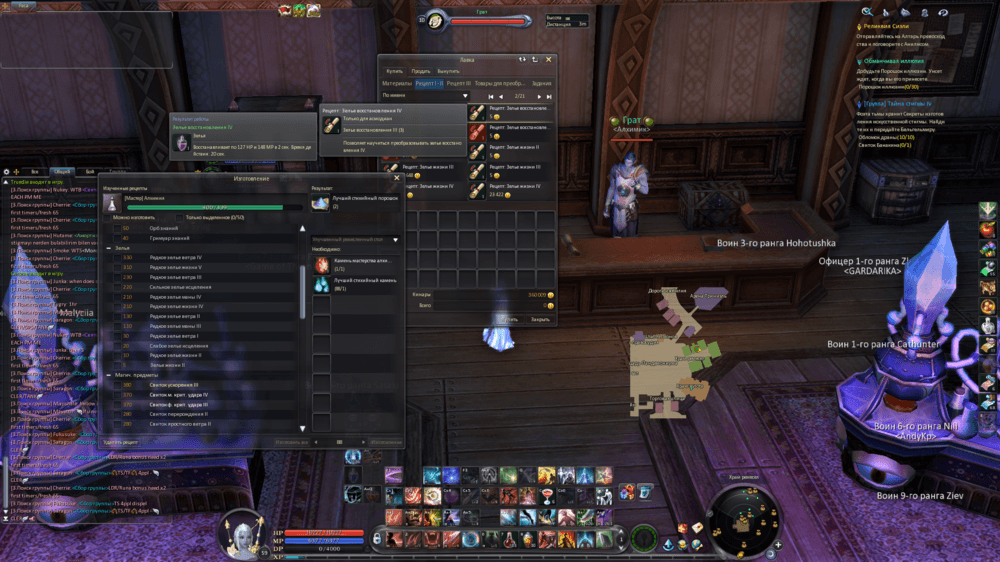Screen dimensions: 1000x562
Task: Open the Задания shop category
Action: tap(541, 83)
